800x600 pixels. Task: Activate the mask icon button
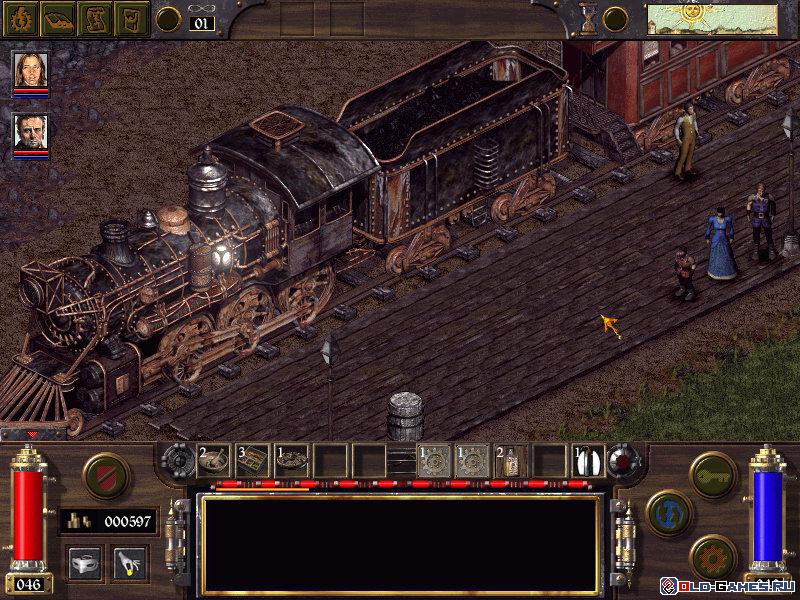pyautogui.click(x=84, y=562)
